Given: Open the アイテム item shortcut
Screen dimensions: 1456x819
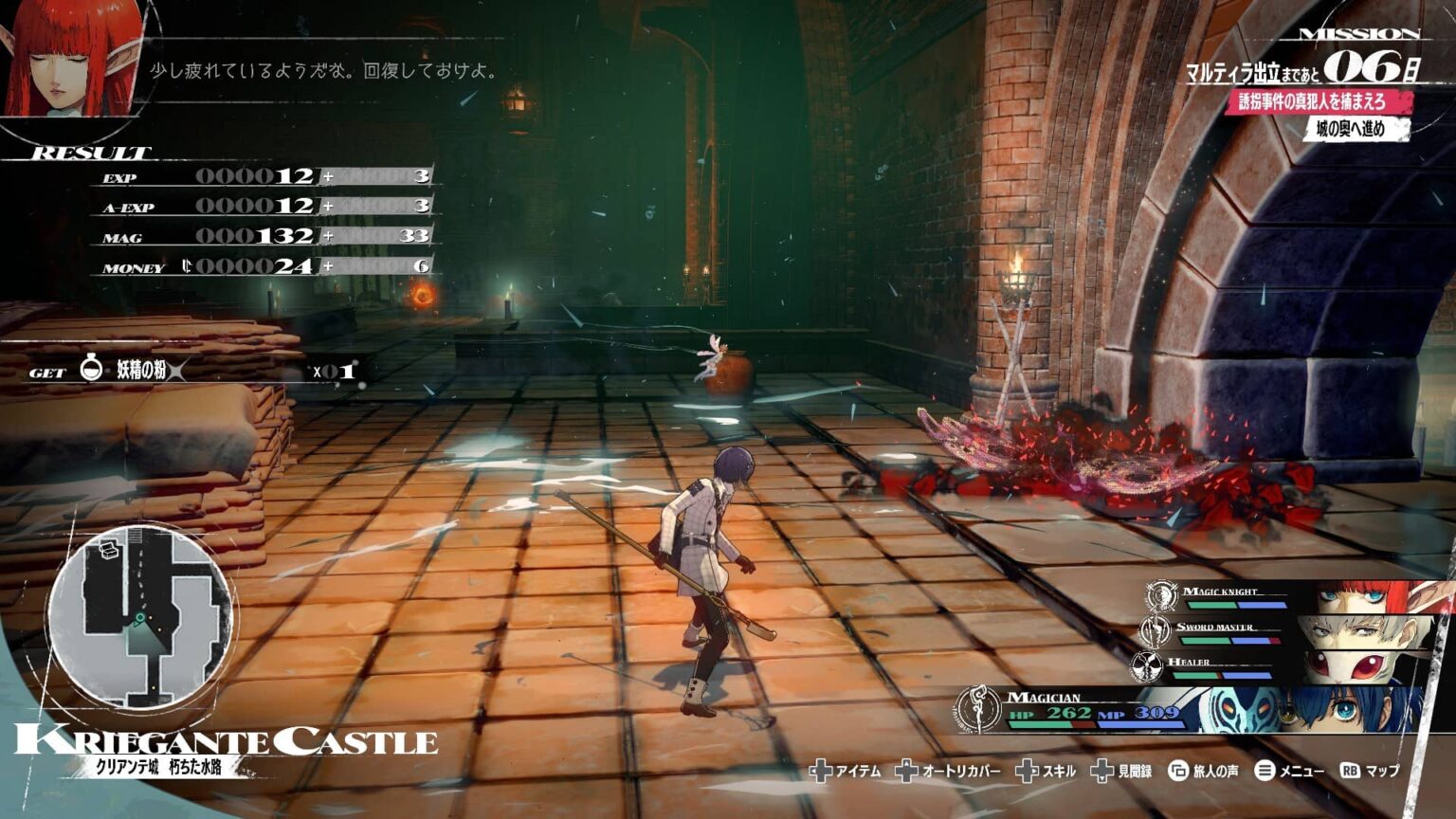Looking at the screenshot, I should coord(846,772).
